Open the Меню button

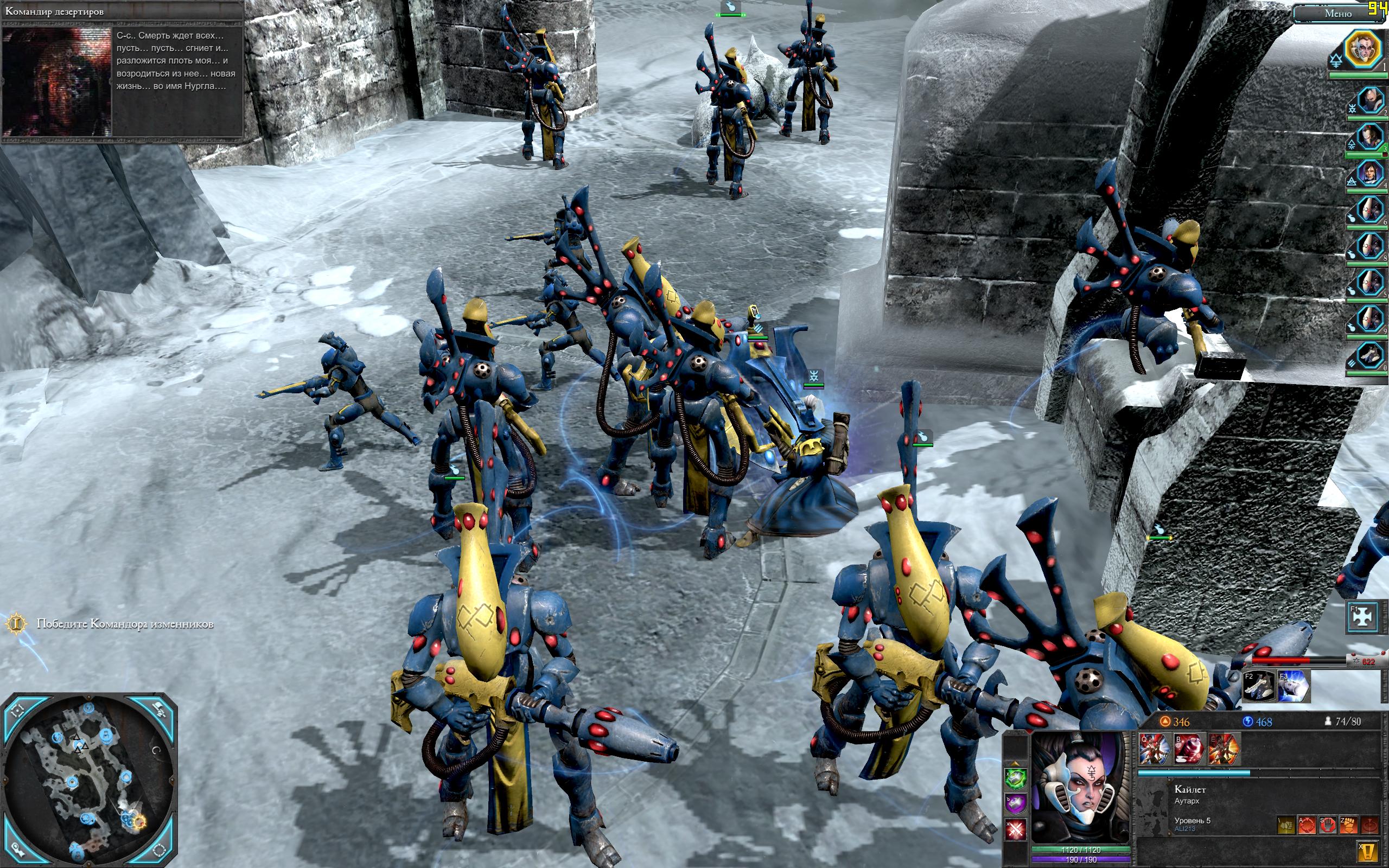[x=1337, y=13]
